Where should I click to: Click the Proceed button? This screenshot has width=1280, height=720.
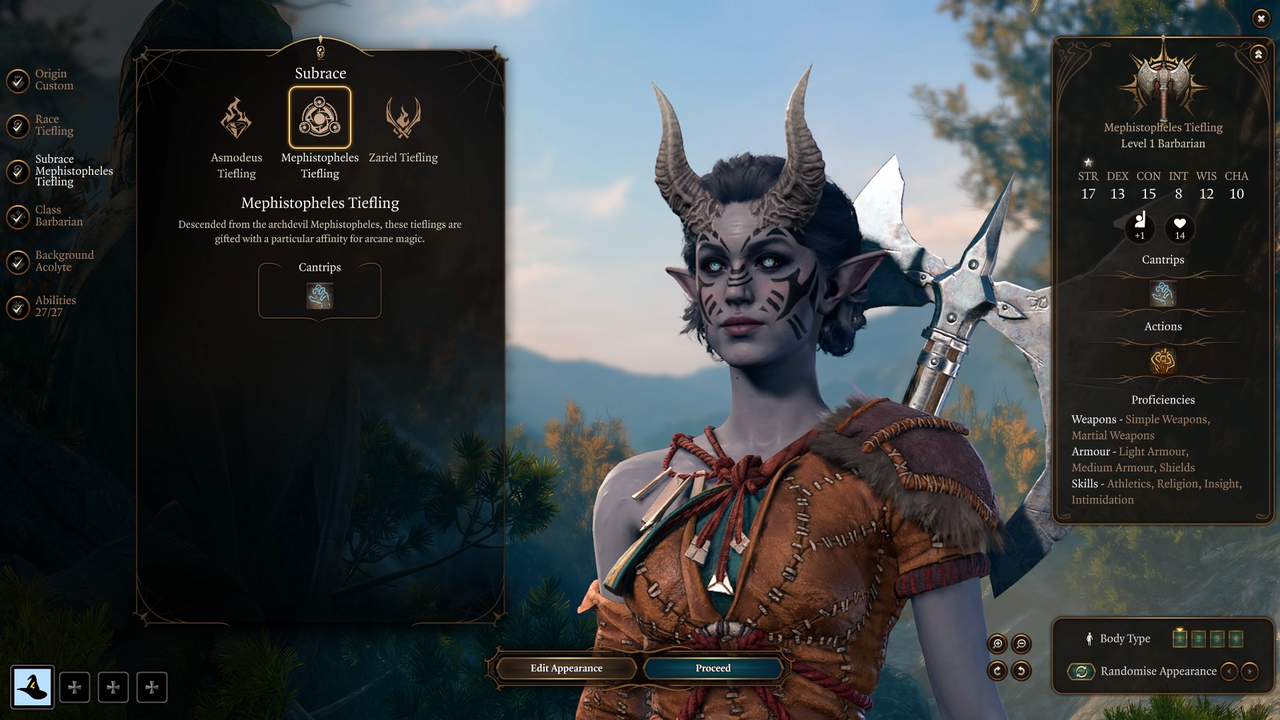(x=713, y=669)
